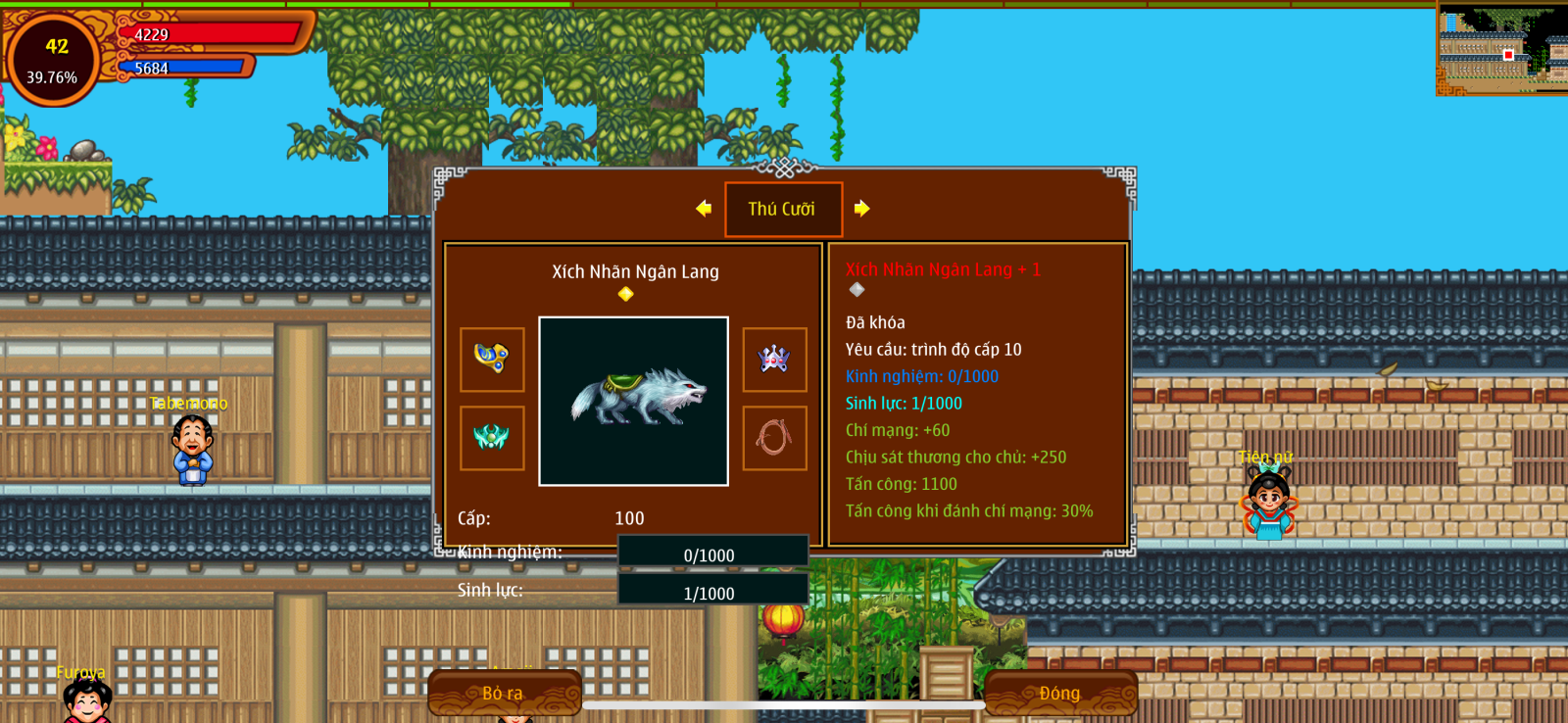Click the left yellow arrow beside Thú Cưỡi
This screenshot has height=723, width=1568.
[704, 209]
